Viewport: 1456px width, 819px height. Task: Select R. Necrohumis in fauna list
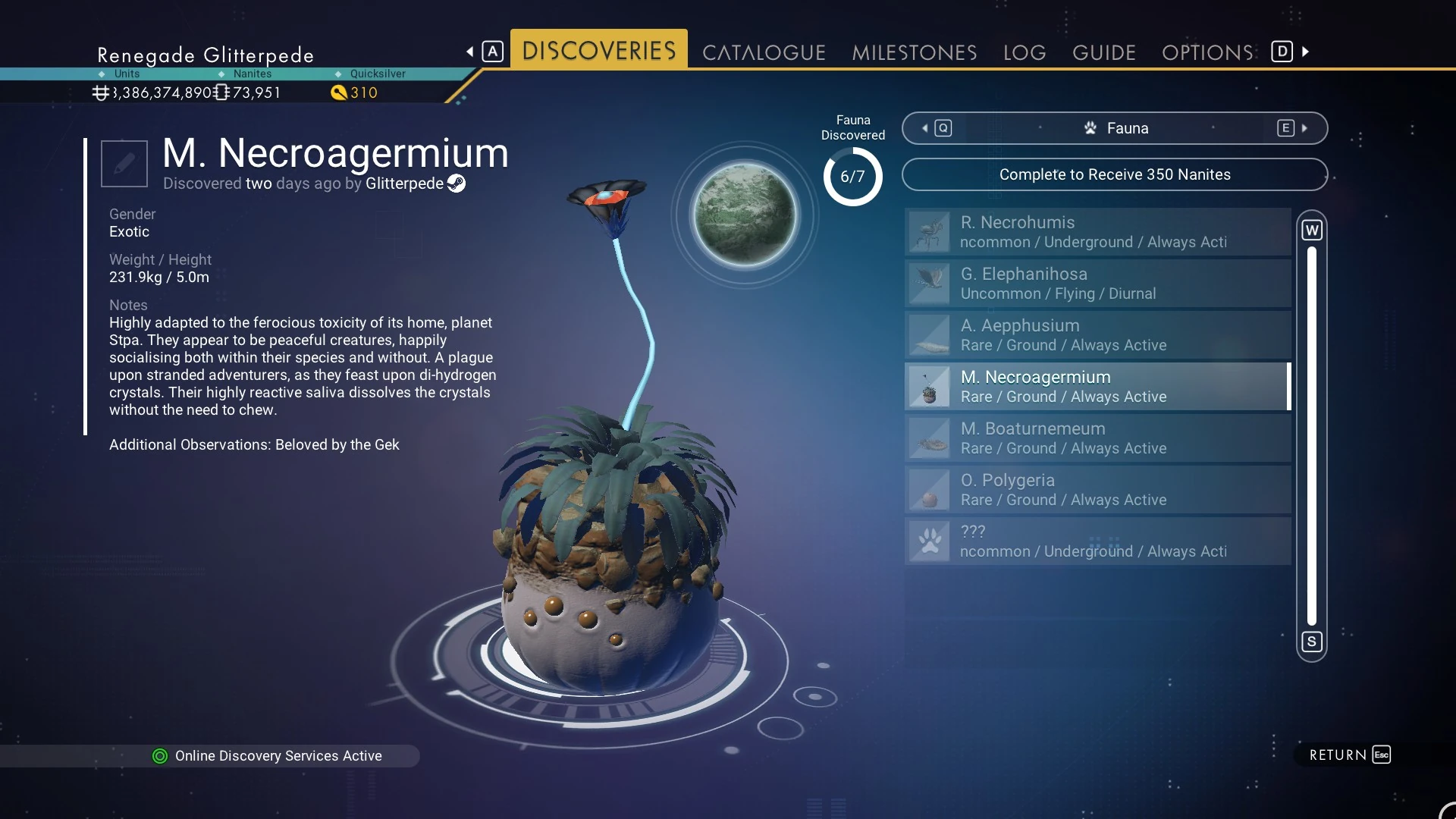(1097, 232)
